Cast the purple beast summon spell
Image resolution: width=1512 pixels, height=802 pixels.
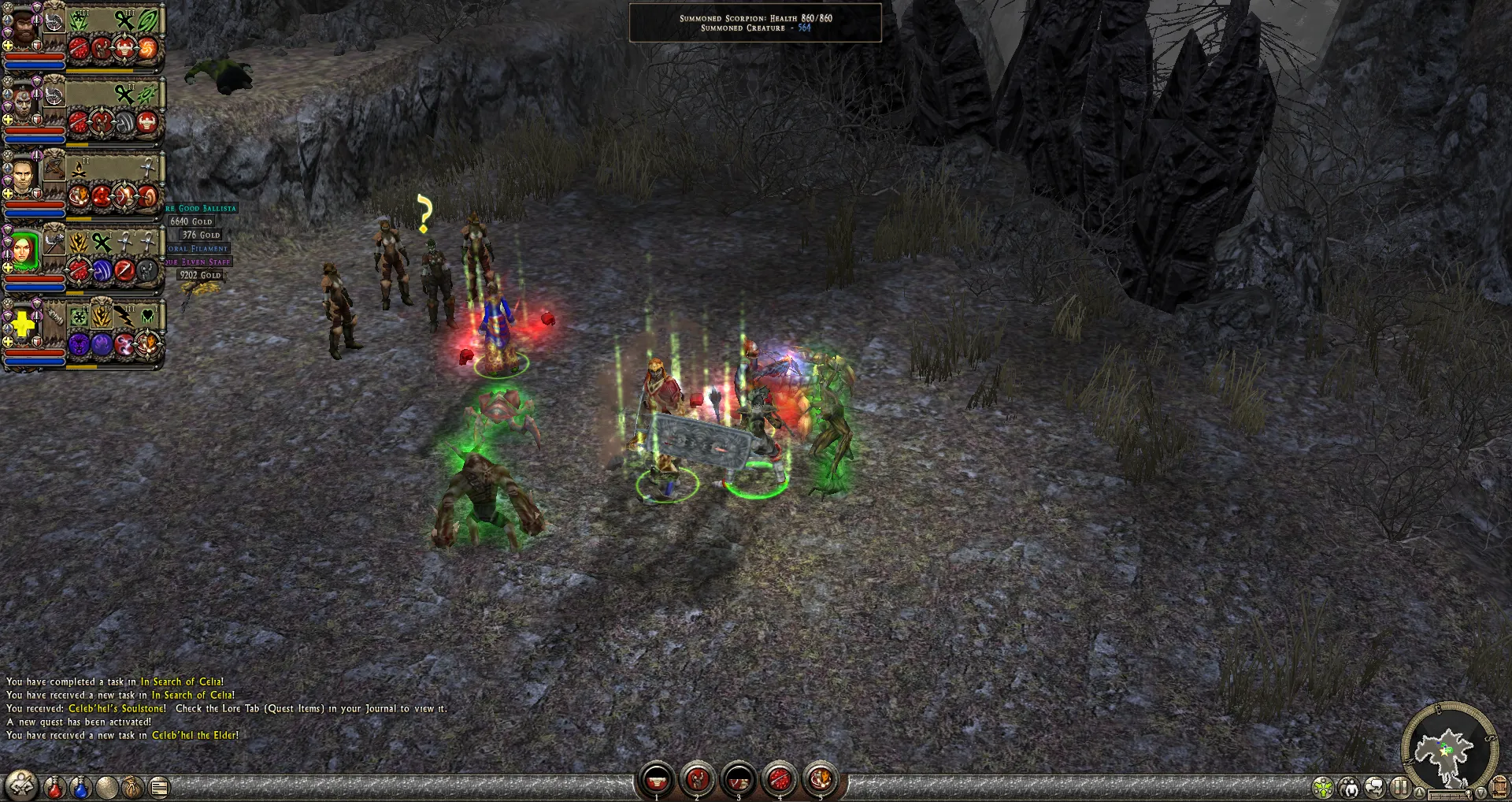point(79,344)
